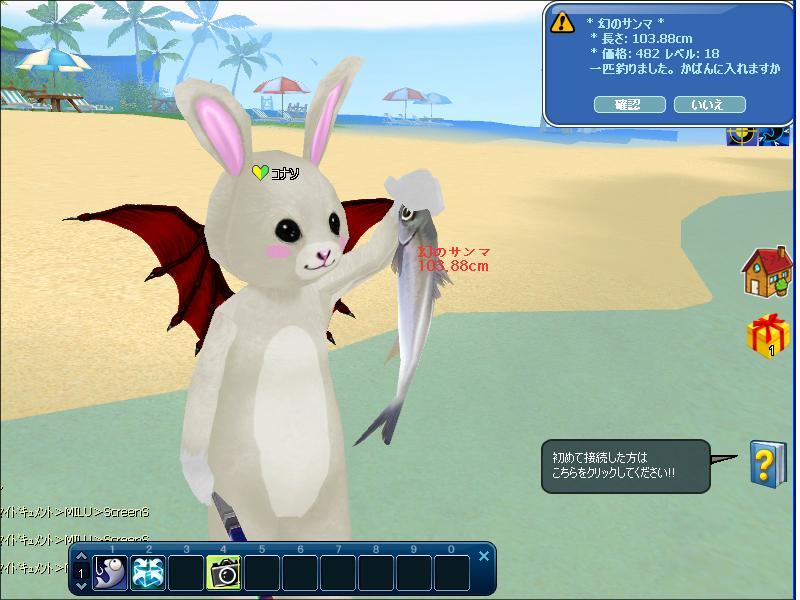Open the red gift box icon
This screenshot has height=600, width=800.
(766, 335)
